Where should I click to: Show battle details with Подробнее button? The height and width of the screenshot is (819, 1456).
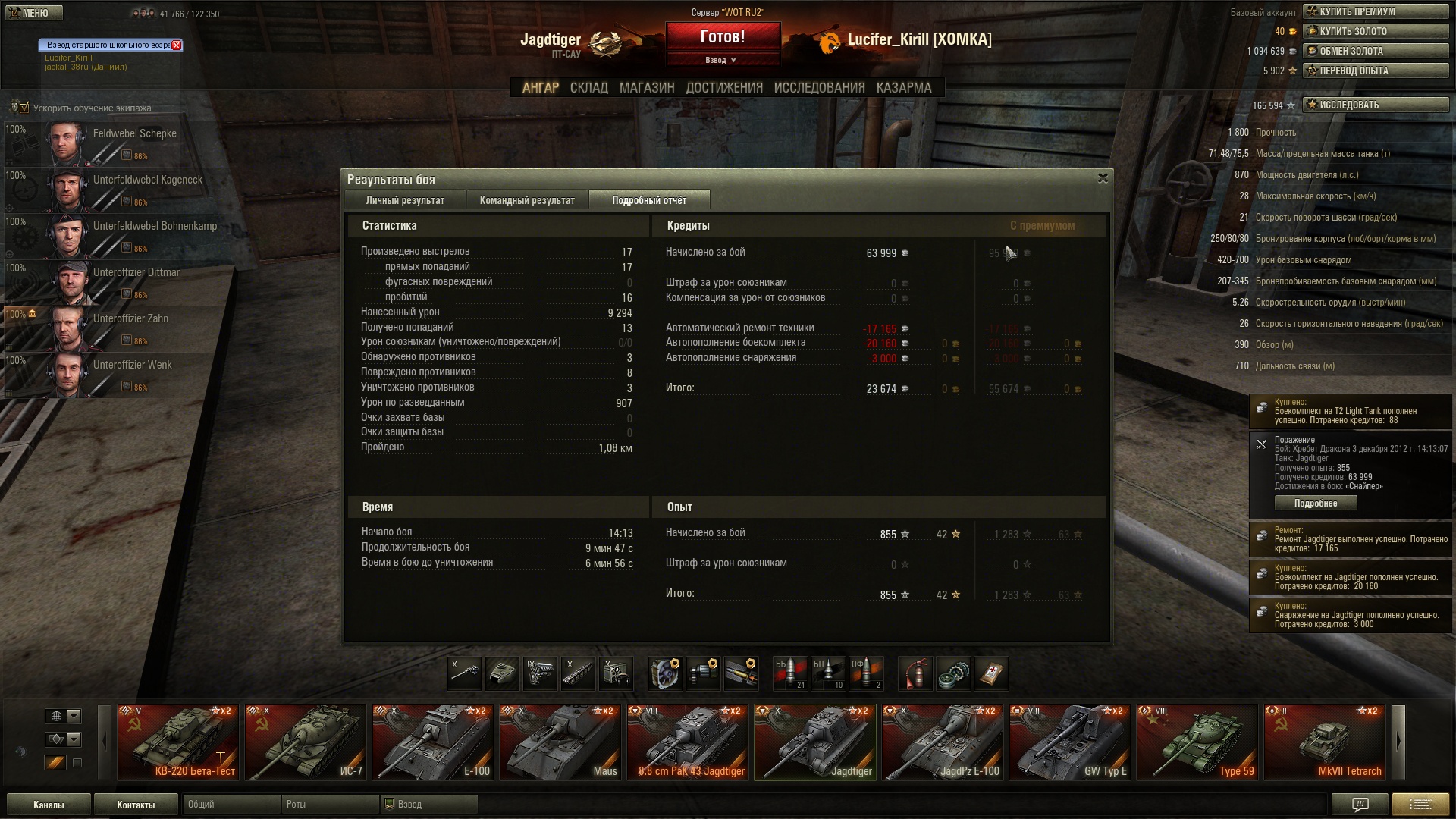click(x=1315, y=504)
